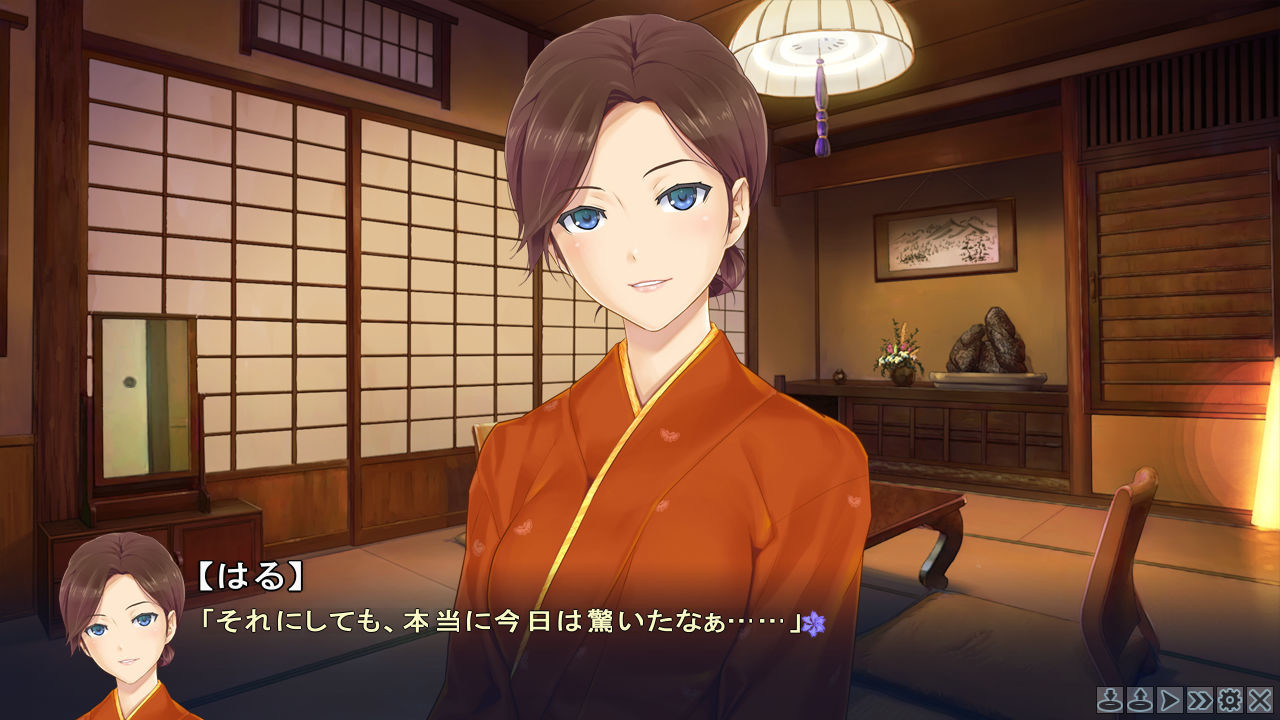
Task: Open the settings gear icon
Action: point(1228,701)
